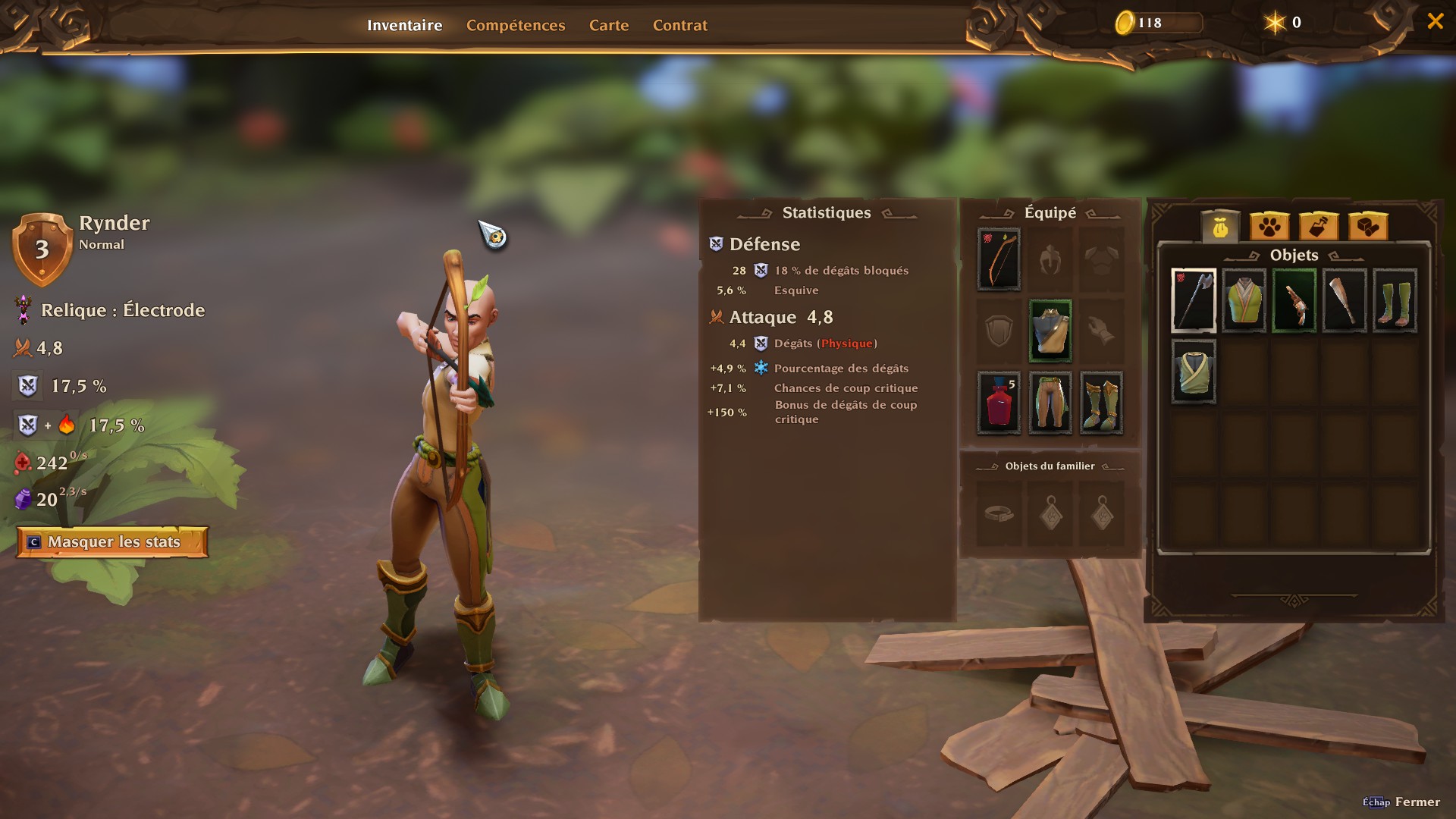Pick the poleaxe in the Objets grid
This screenshot has width=1456, height=819.
pyautogui.click(x=1194, y=300)
